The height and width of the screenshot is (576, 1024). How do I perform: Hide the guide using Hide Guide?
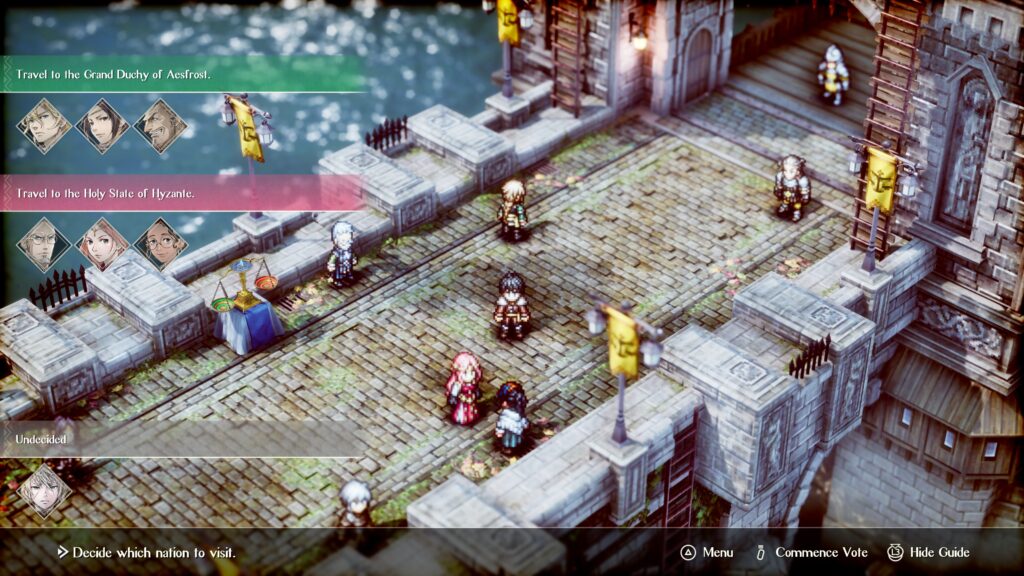pyautogui.click(x=929, y=552)
